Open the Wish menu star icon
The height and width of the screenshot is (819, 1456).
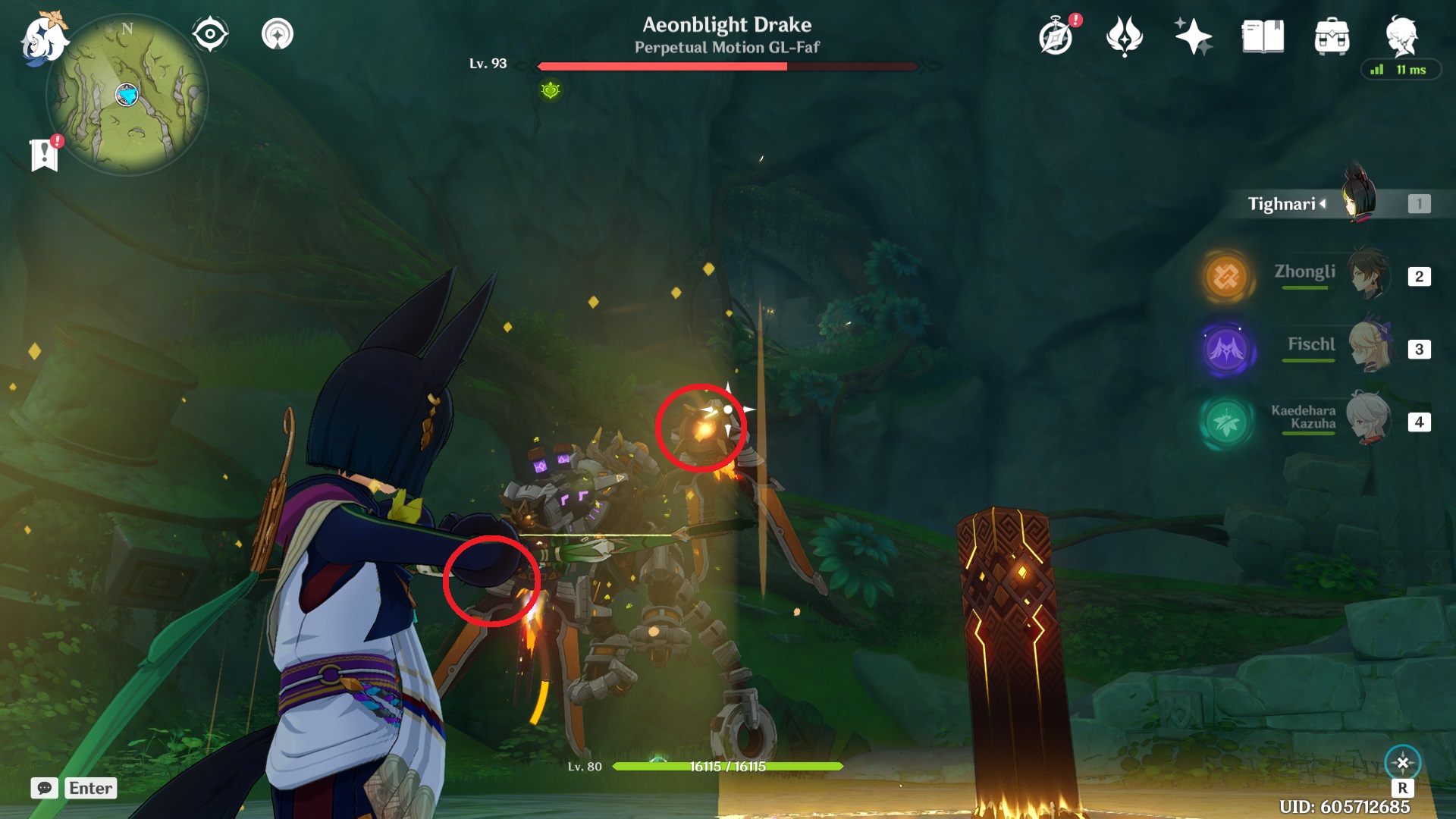coord(1193,34)
